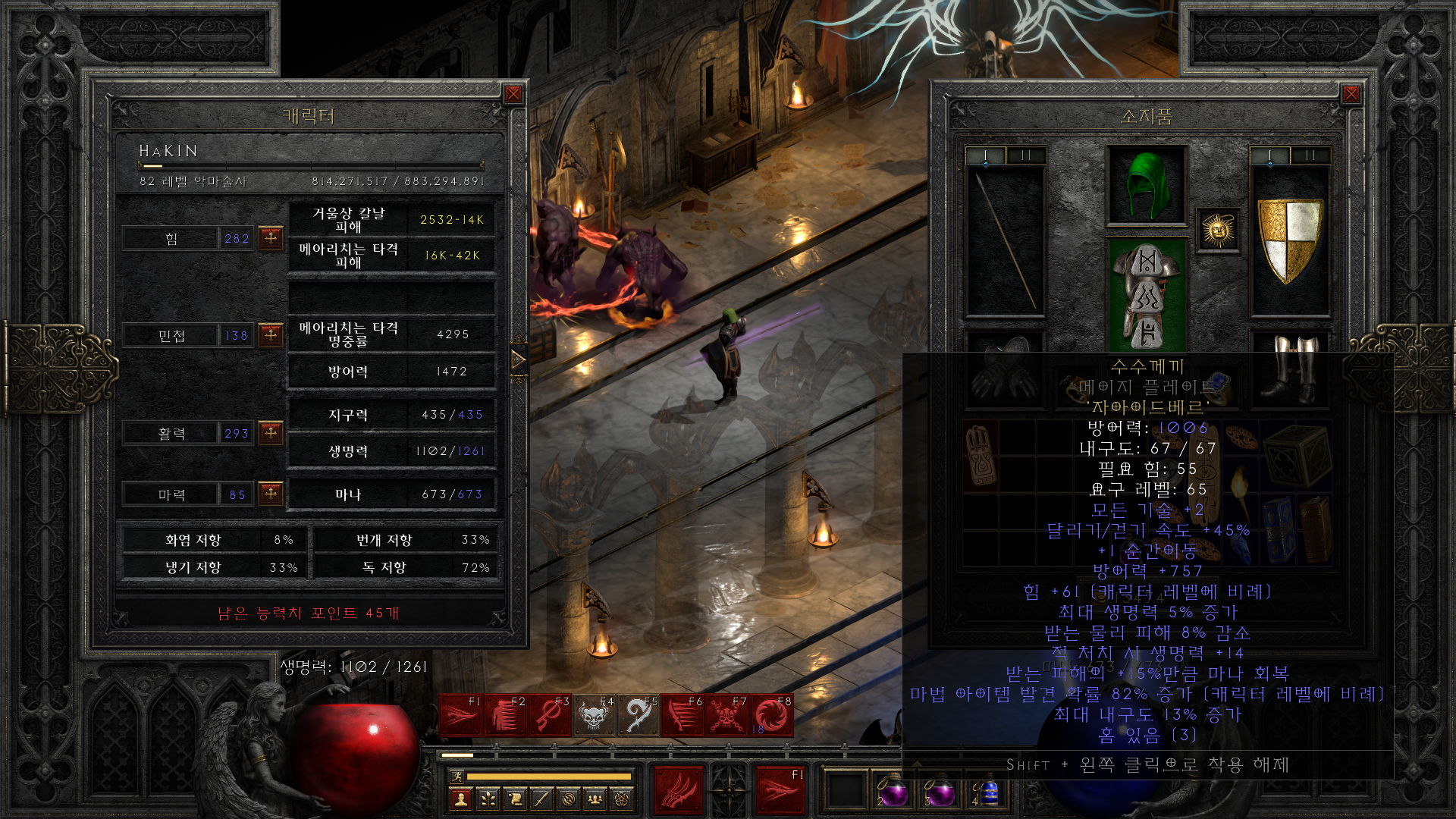Screen dimensions: 1456x819
Task: Select the equipped sun-face amulet
Action: point(1218,230)
